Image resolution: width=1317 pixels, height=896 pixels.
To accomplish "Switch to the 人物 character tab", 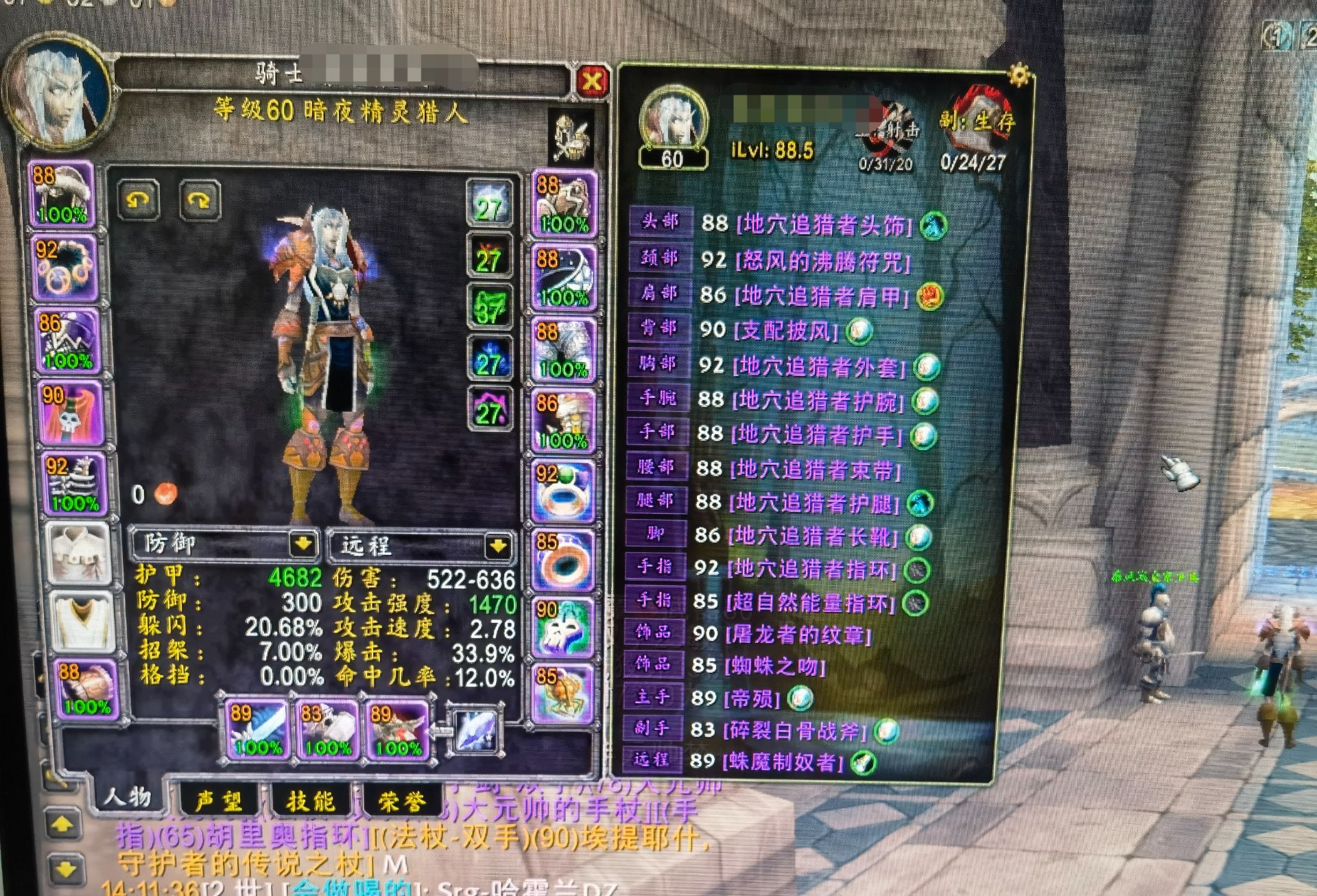I will tap(127, 797).
